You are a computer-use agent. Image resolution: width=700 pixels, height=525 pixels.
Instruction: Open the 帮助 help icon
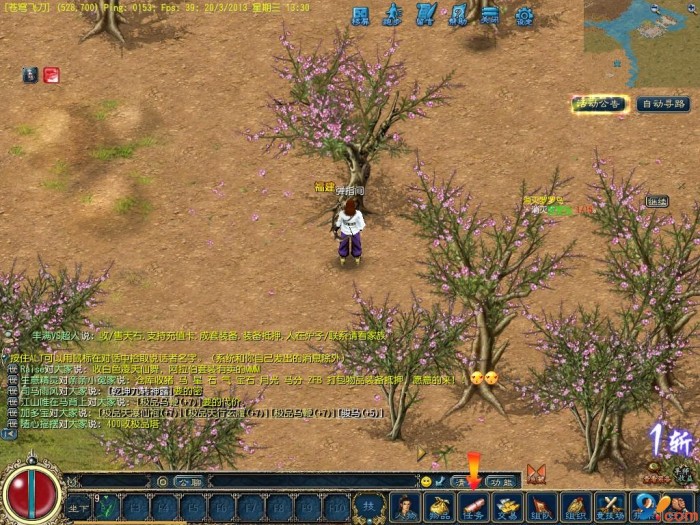[x=457, y=16]
